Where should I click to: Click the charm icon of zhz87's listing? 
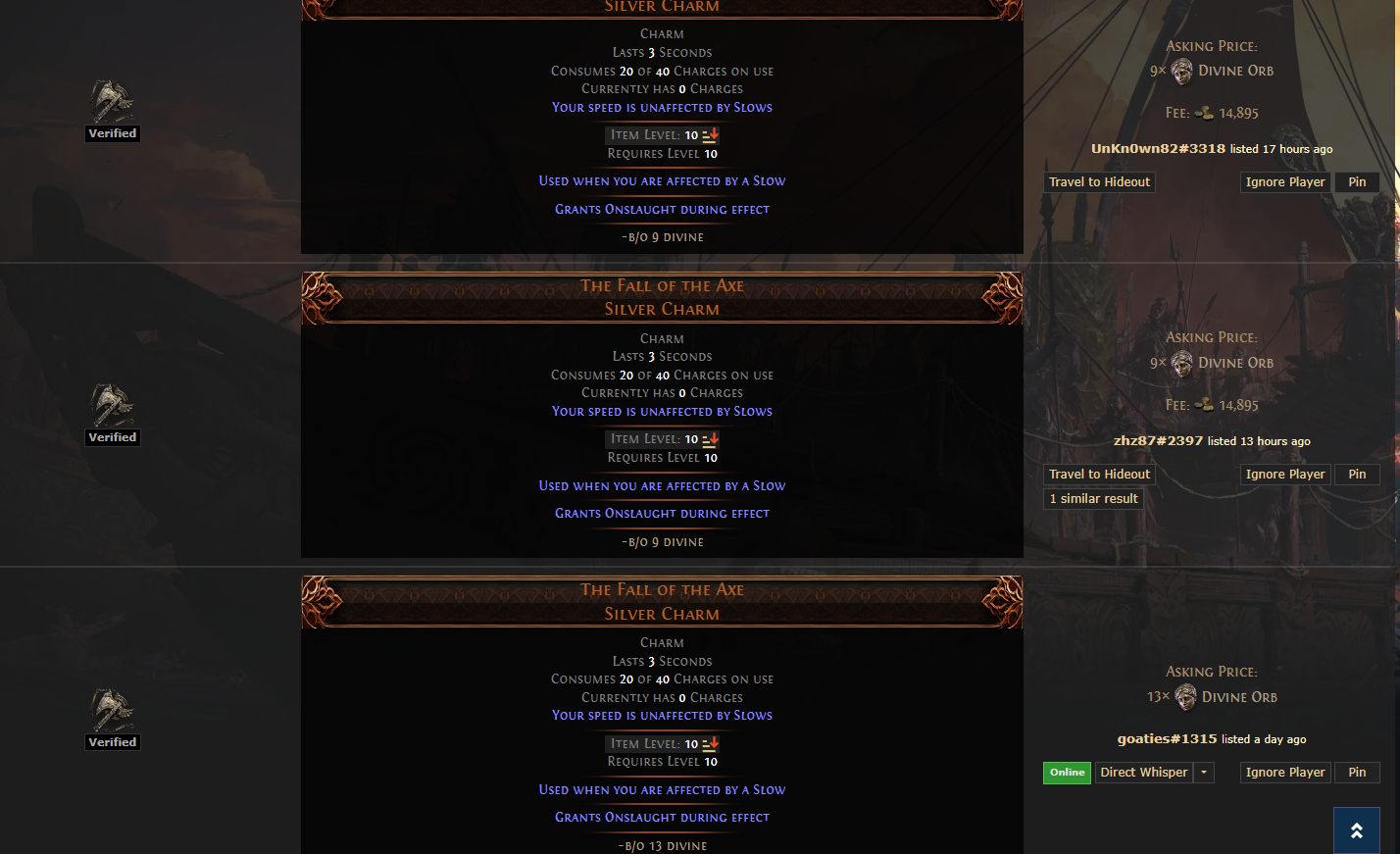click(x=112, y=405)
